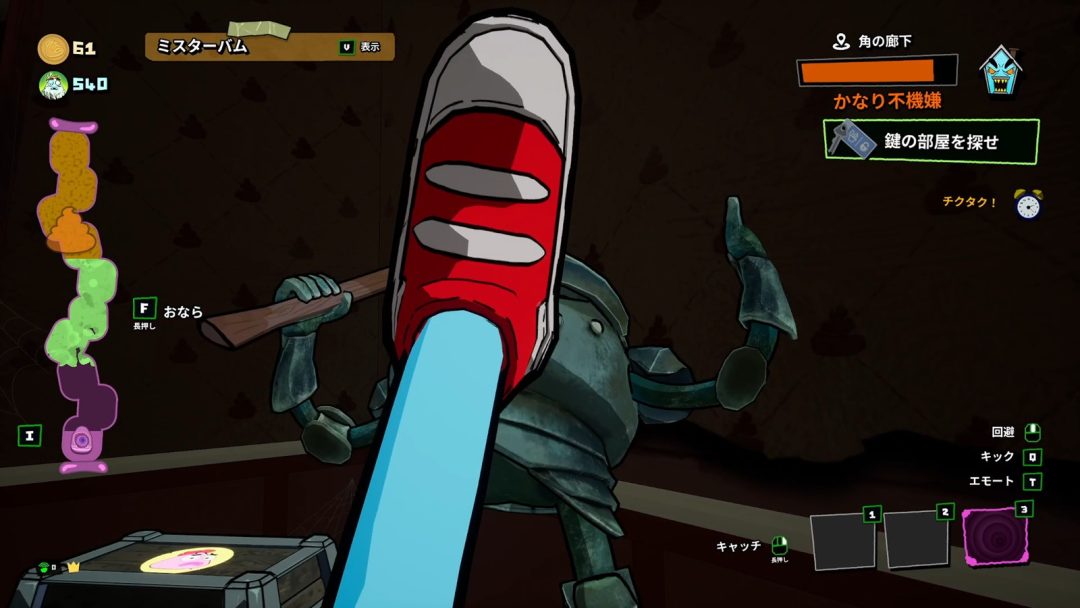The width and height of the screenshot is (1080, 608).
Task: Click the ミスターバム player name banner
Action: point(269,46)
